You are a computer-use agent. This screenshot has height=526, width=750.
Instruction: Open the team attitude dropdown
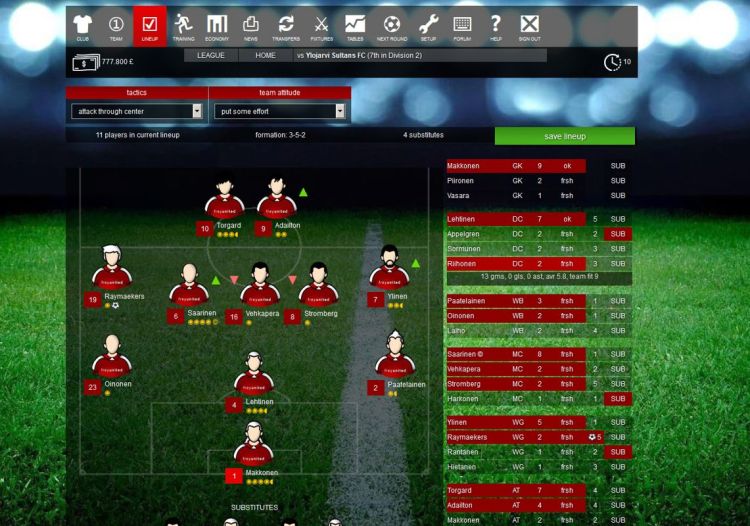(279, 111)
